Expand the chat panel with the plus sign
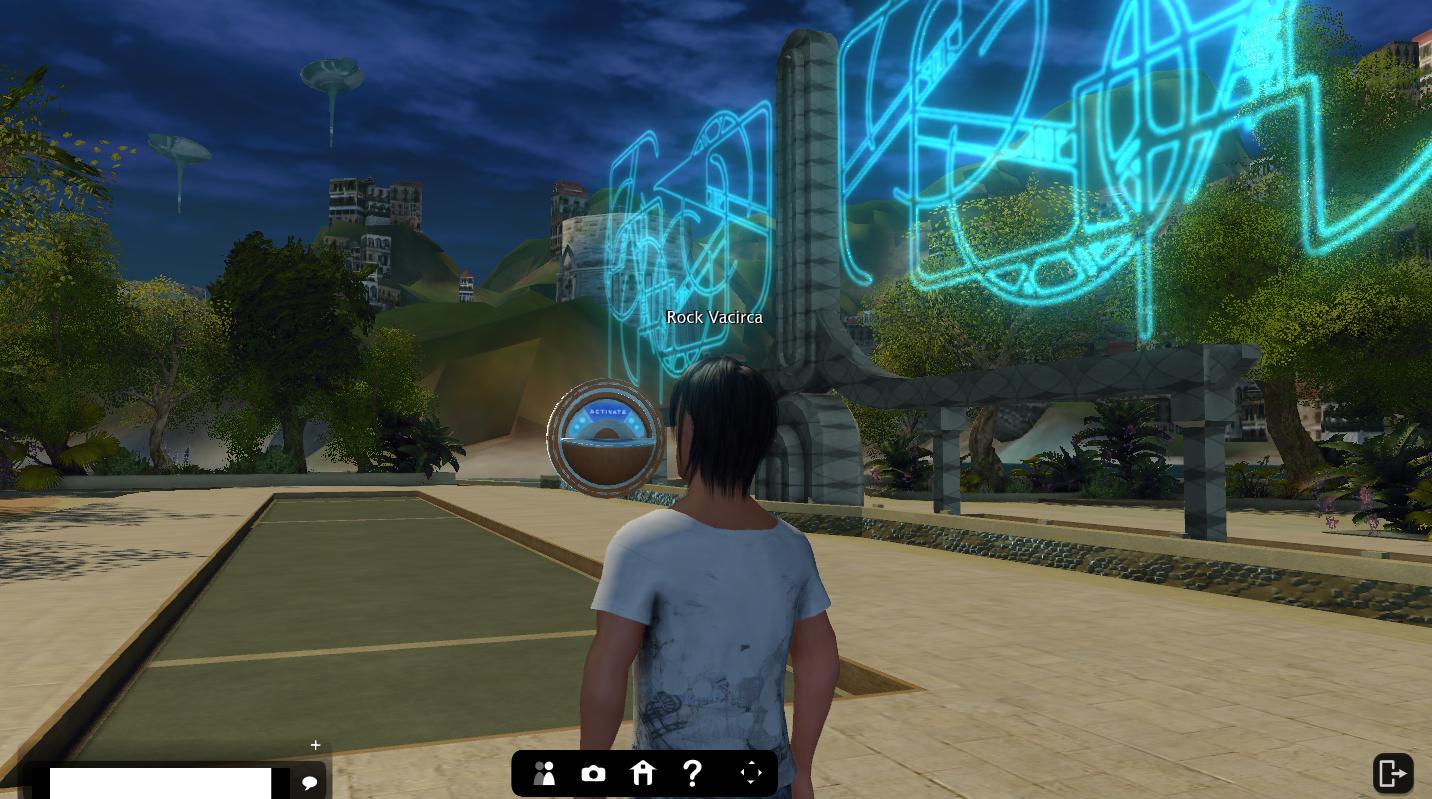Viewport: 1432px width, 799px height. (315, 745)
